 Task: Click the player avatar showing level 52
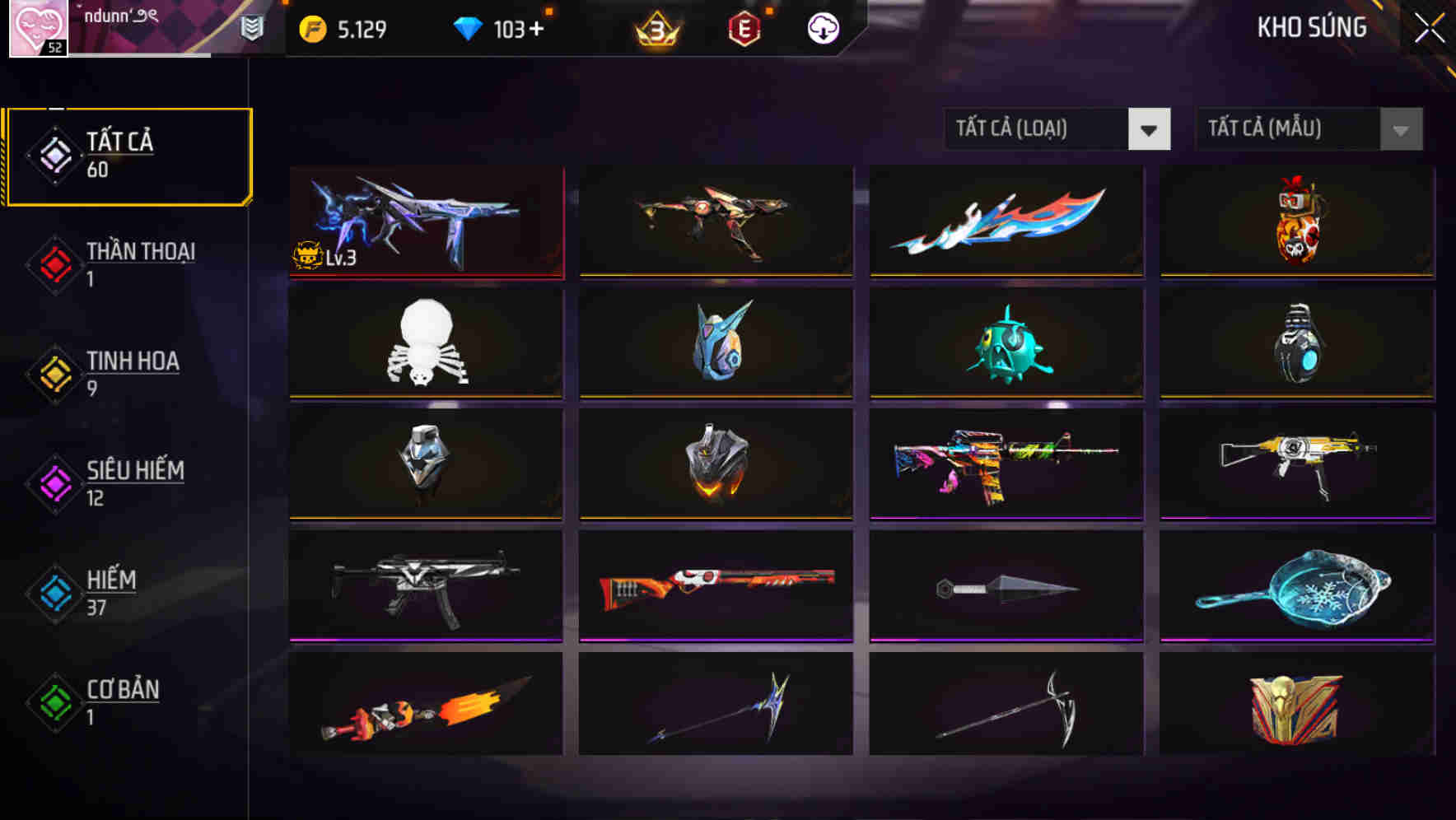(x=37, y=27)
